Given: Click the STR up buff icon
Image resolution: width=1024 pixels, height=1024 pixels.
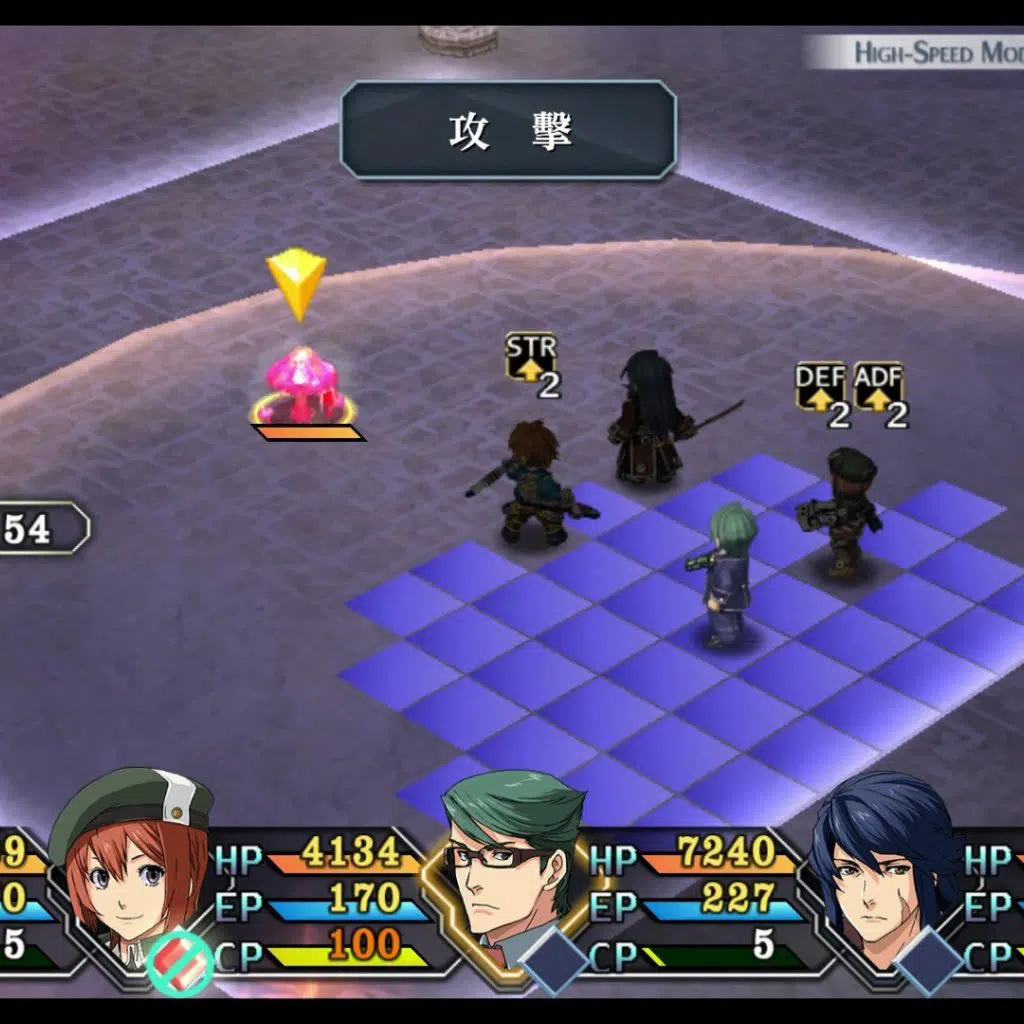Looking at the screenshot, I should point(529,358).
